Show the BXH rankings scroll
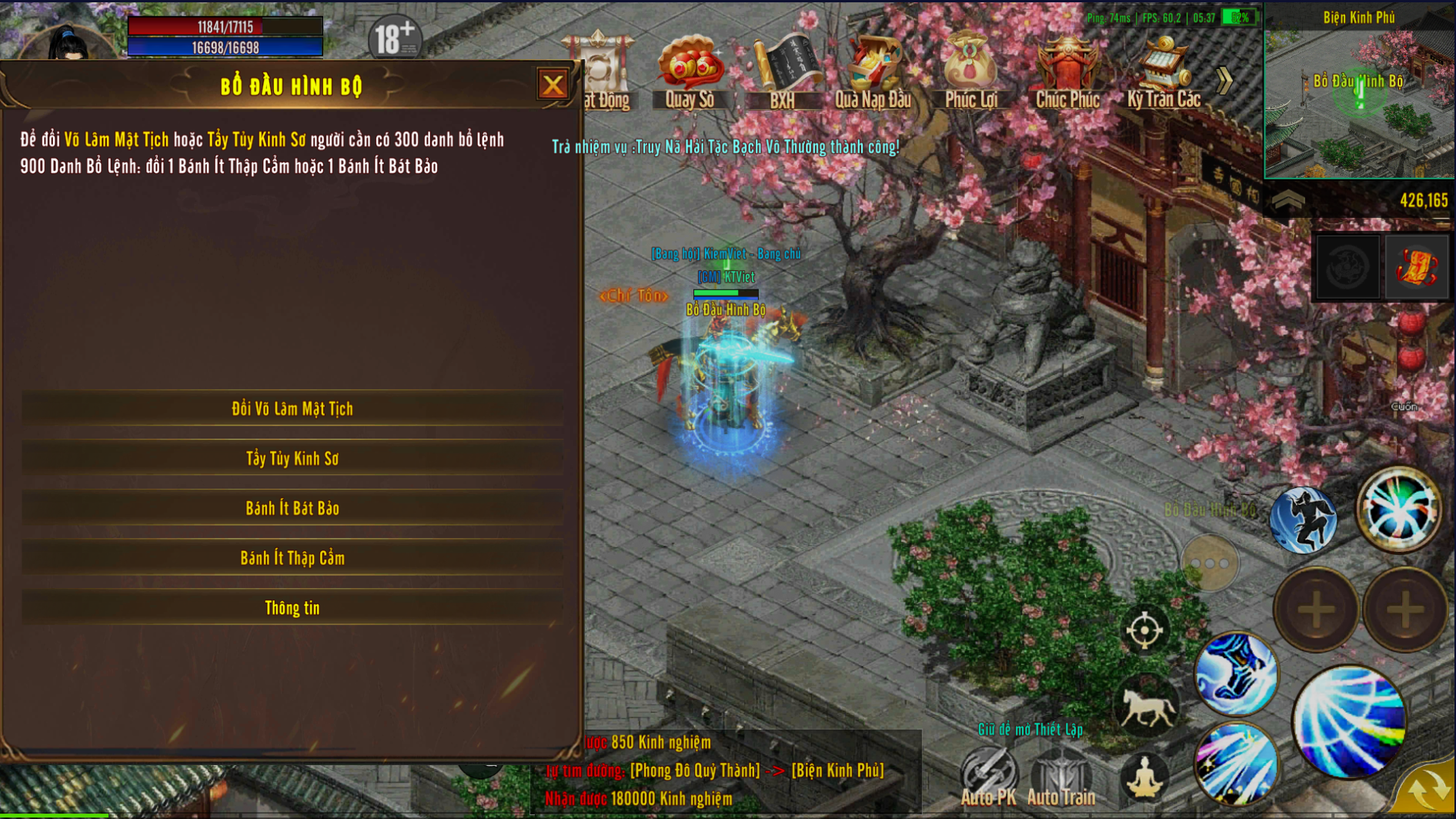1456x819 pixels. 782,71
